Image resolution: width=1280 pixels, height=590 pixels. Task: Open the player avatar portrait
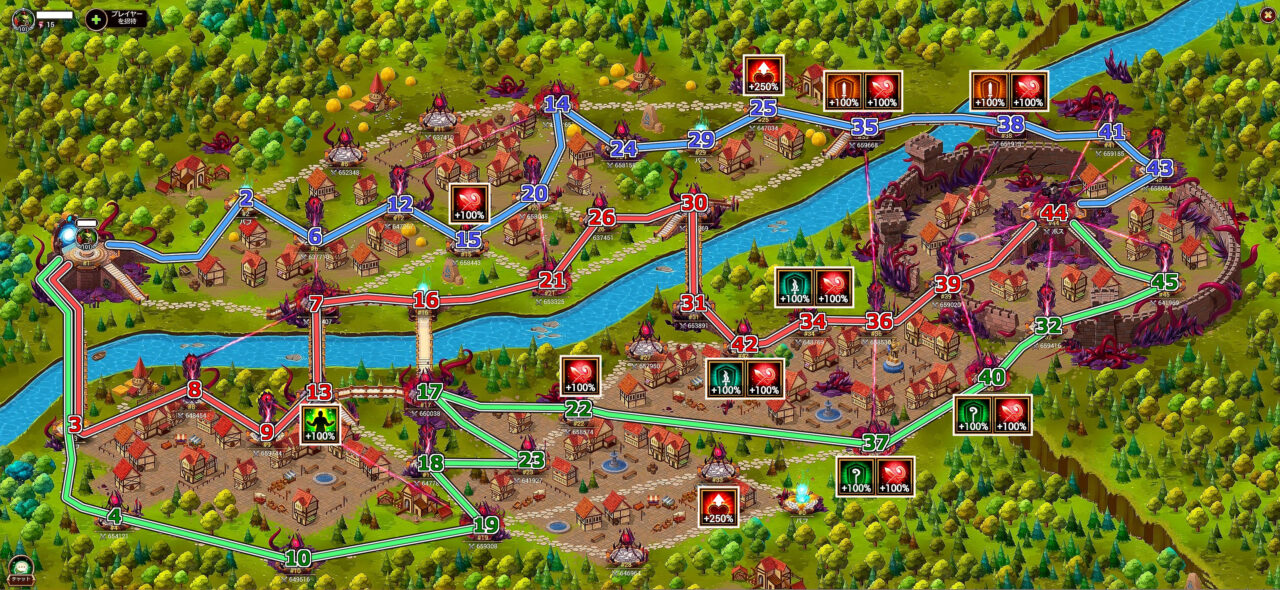[24, 17]
